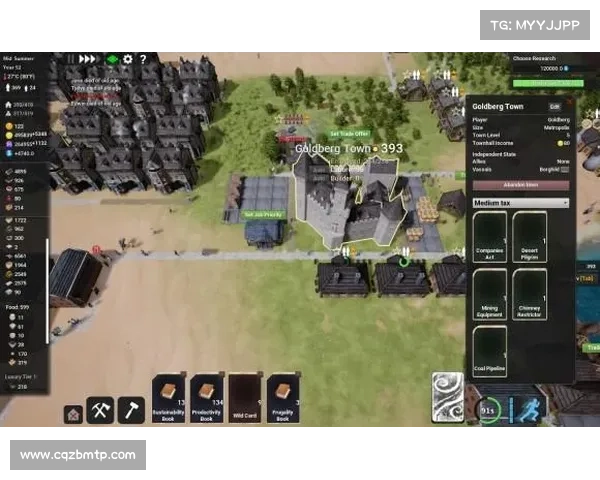Select the Desert Pilgrim card
Screen dimensions: 600x480
(530, 238)
